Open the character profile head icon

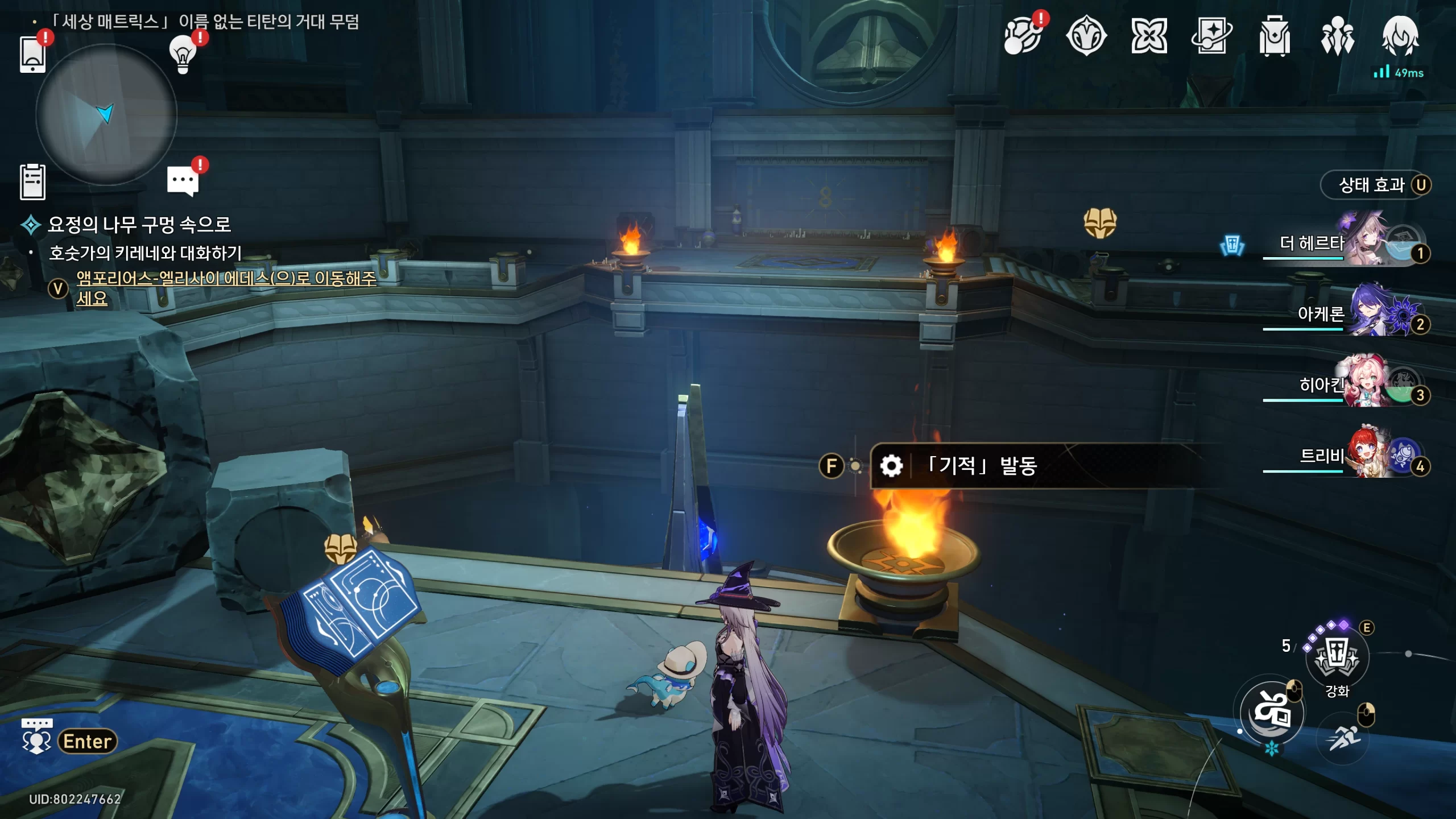point(1400,36)
